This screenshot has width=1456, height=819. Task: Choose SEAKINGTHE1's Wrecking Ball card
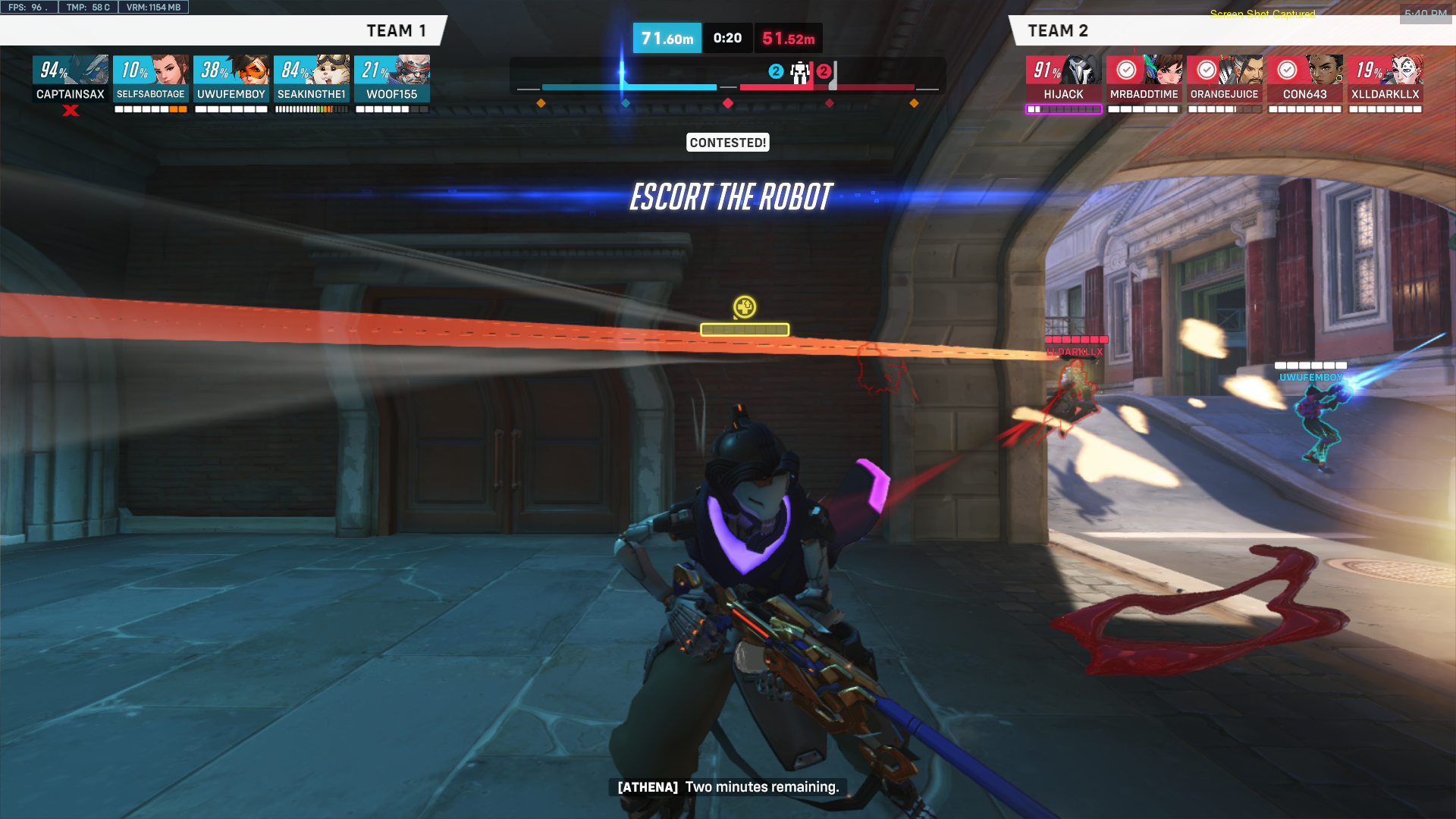pyautogui.click(x=312, y=78)
